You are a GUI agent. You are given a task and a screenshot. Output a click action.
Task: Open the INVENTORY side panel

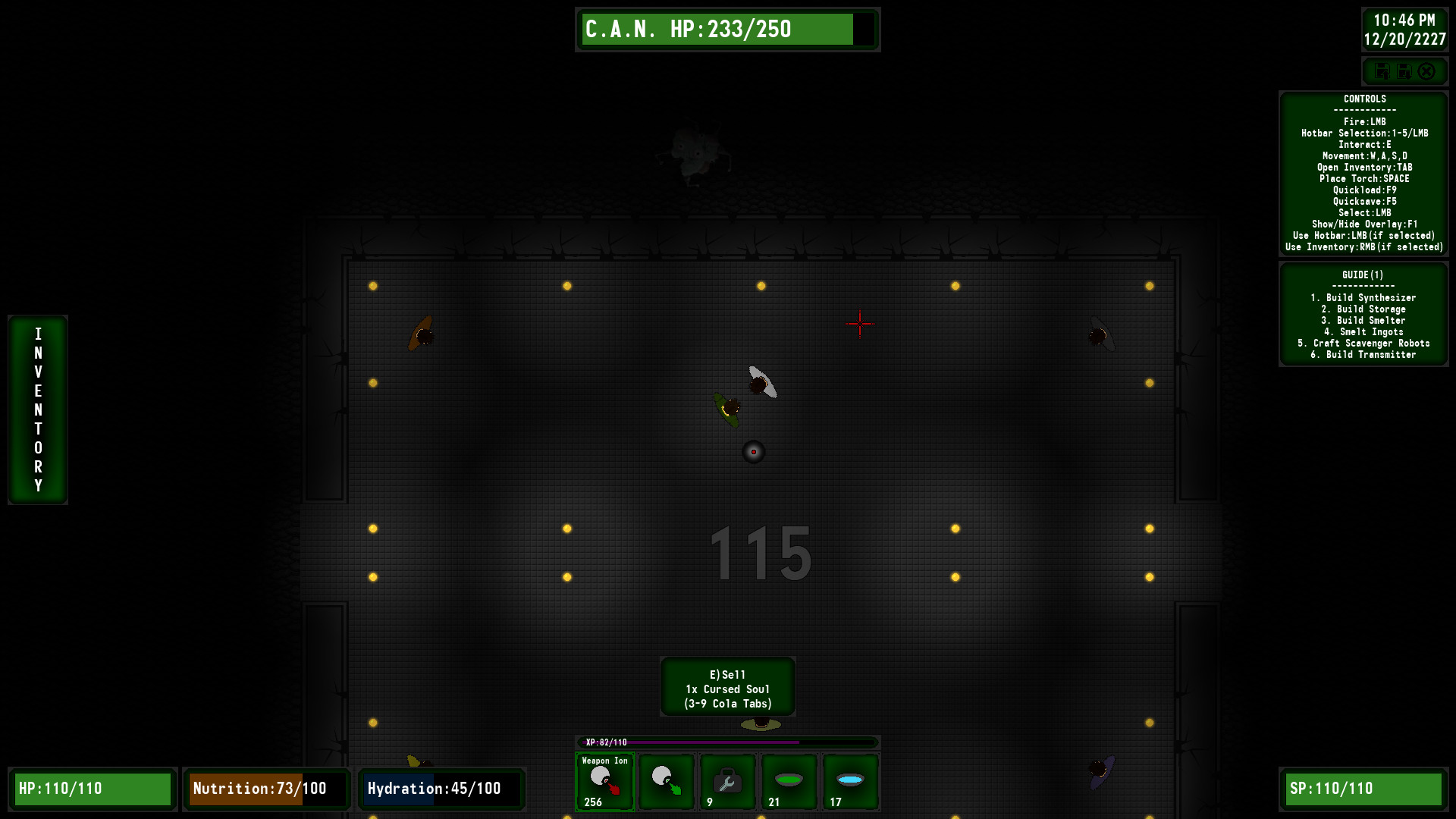(x=37, y=409)
